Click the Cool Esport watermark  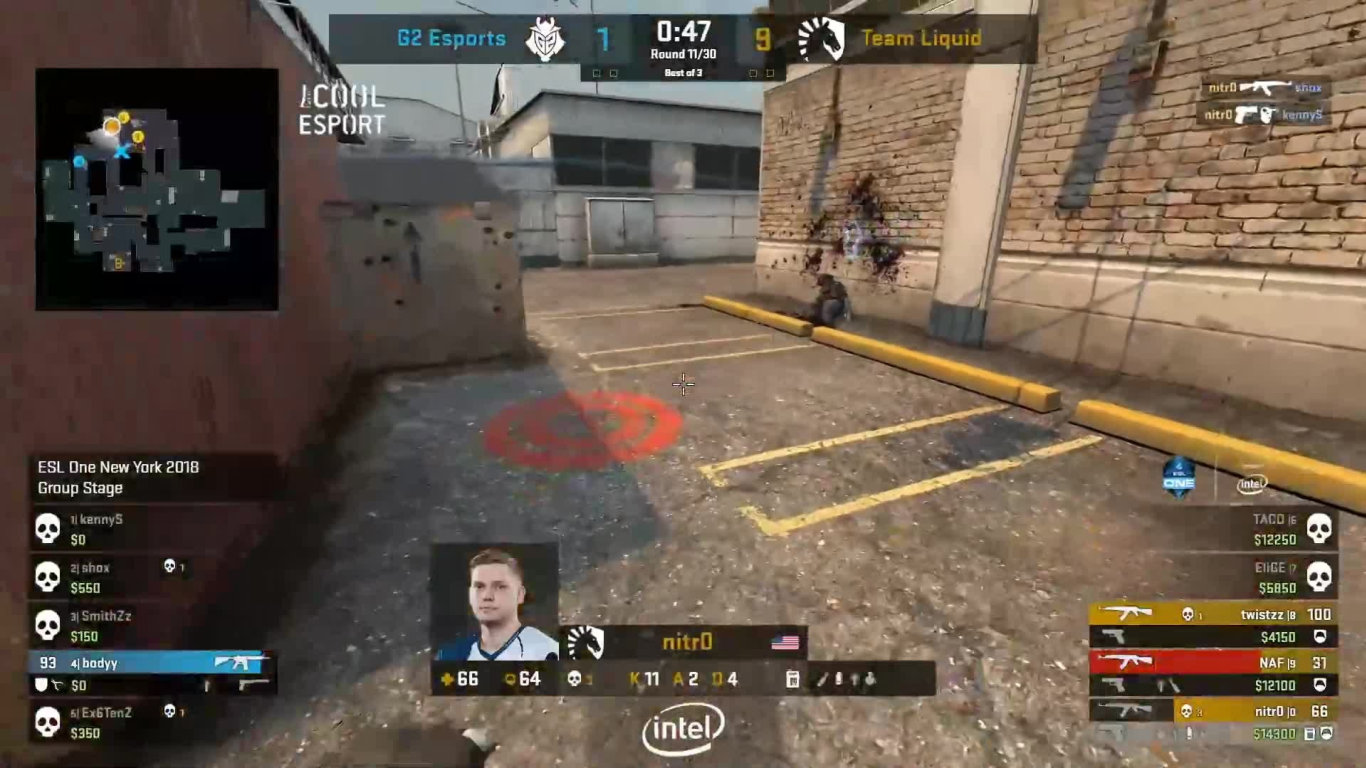[341, 110]
